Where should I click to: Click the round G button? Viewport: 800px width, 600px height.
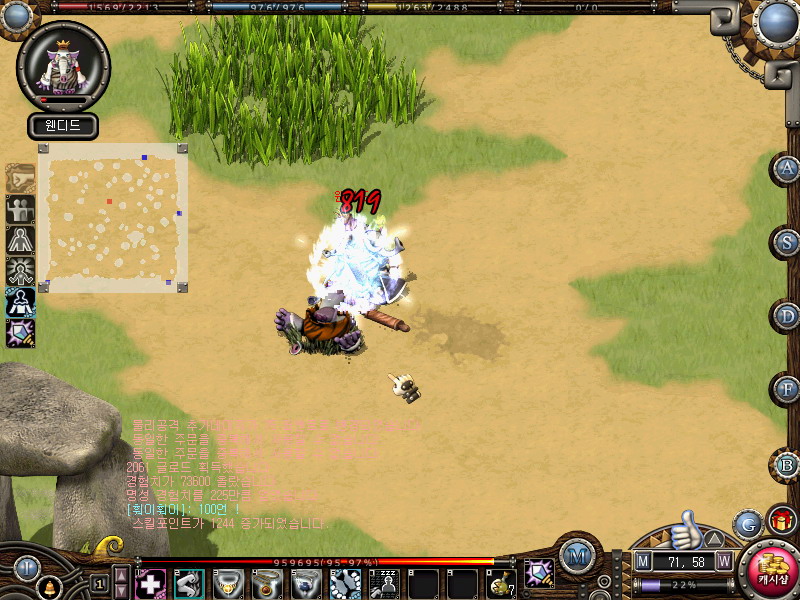click(x=748, y=524)
